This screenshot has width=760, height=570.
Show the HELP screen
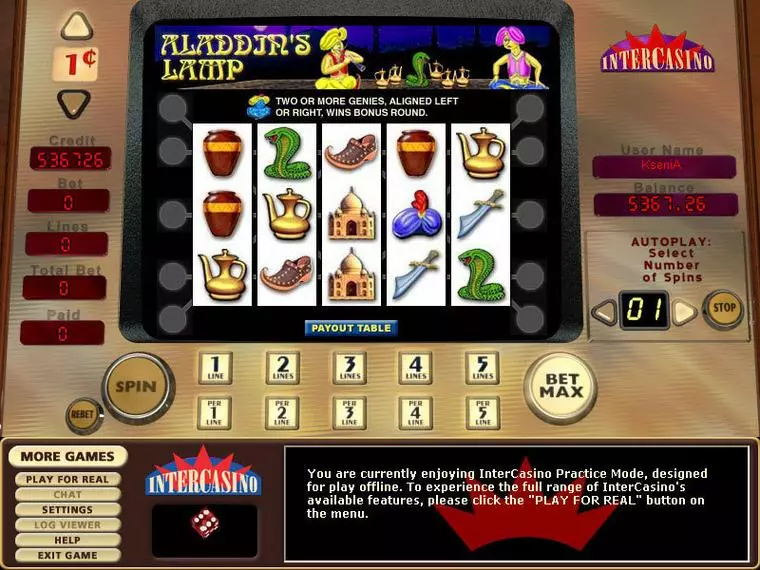68,540
